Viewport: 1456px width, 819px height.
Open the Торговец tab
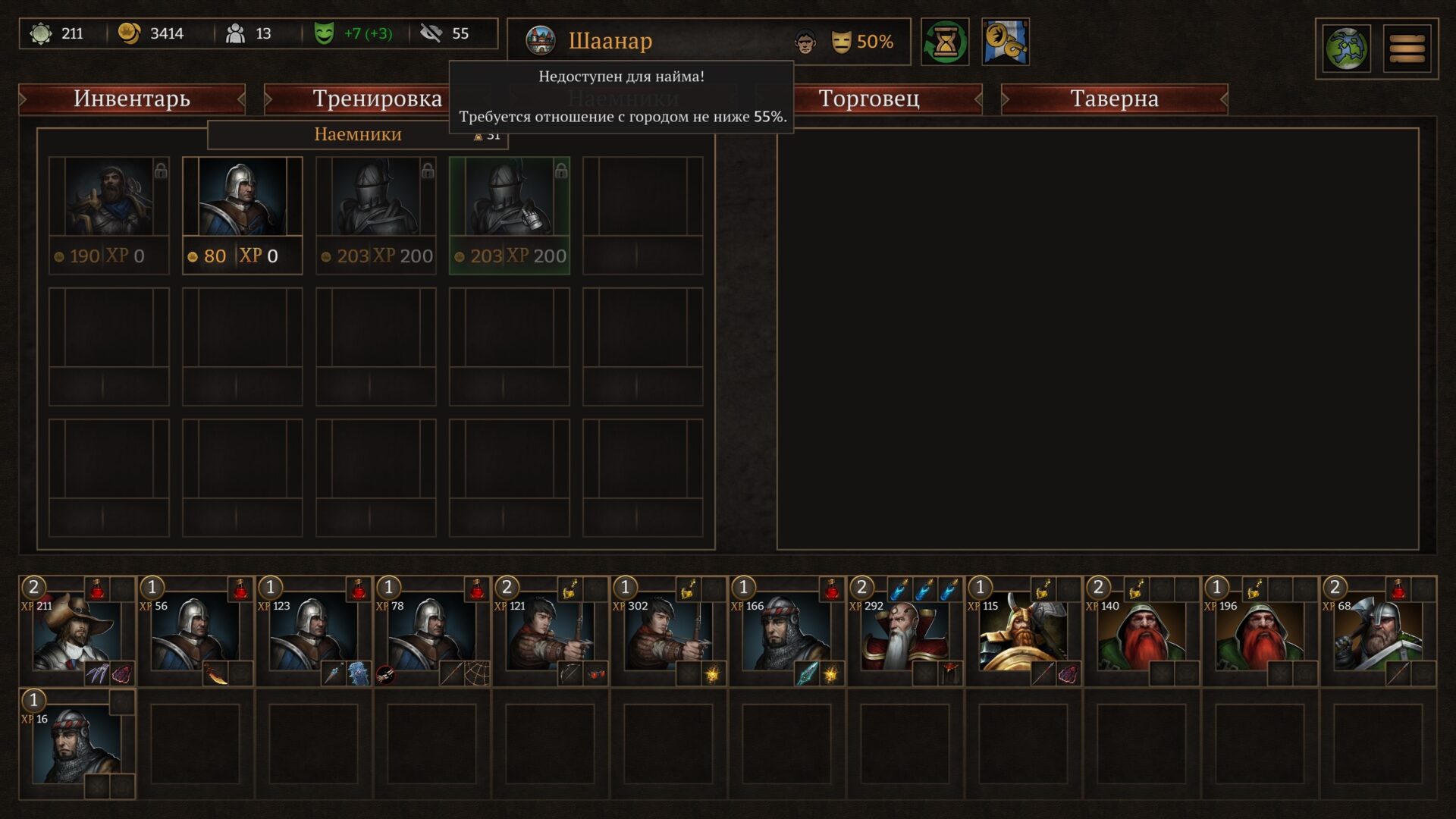869,99
